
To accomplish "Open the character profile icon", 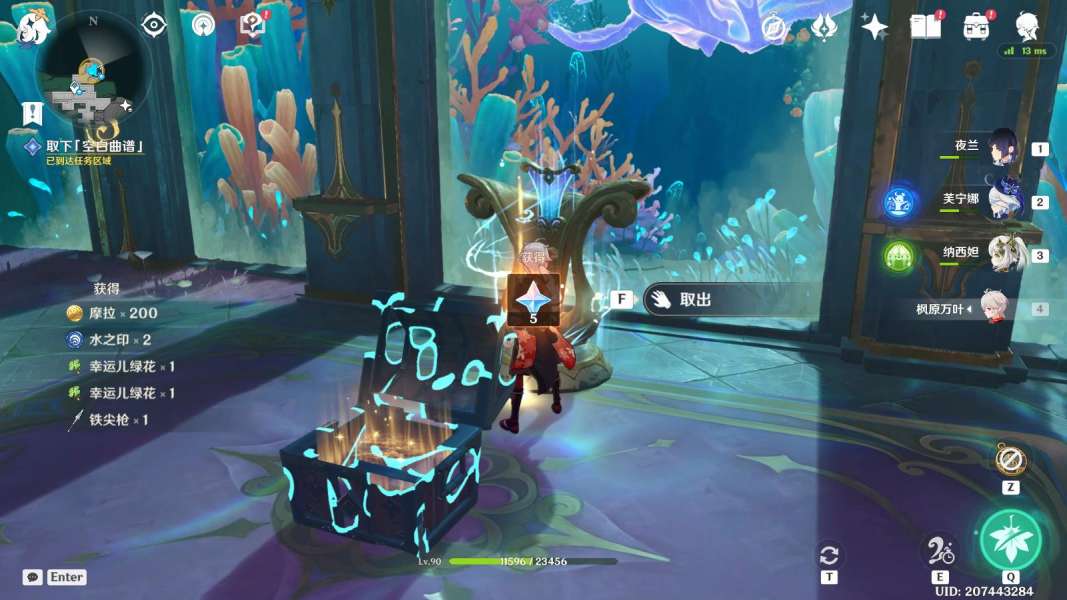I will (1027, 27).
